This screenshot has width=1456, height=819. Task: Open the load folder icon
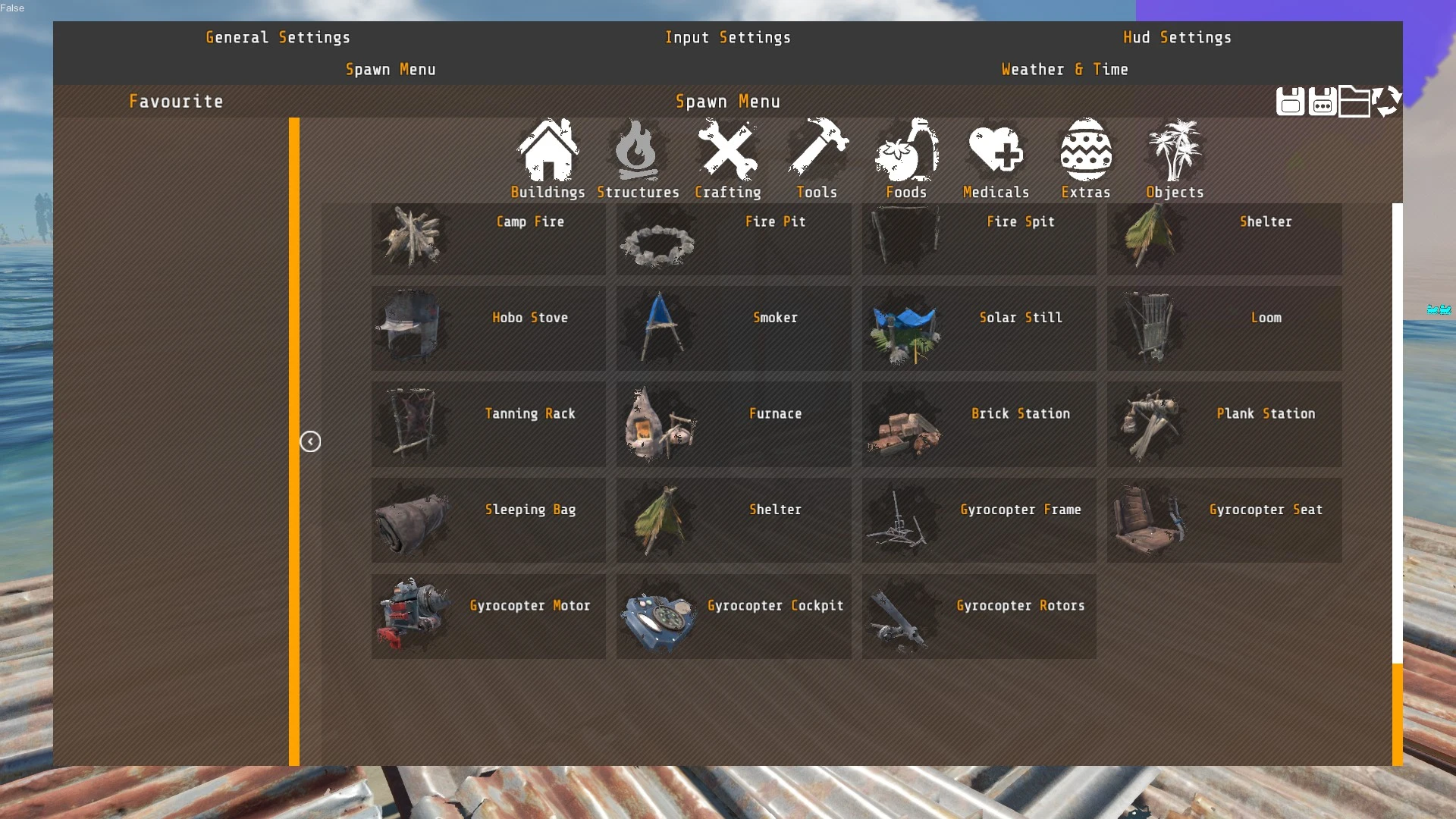point(1356,102)
